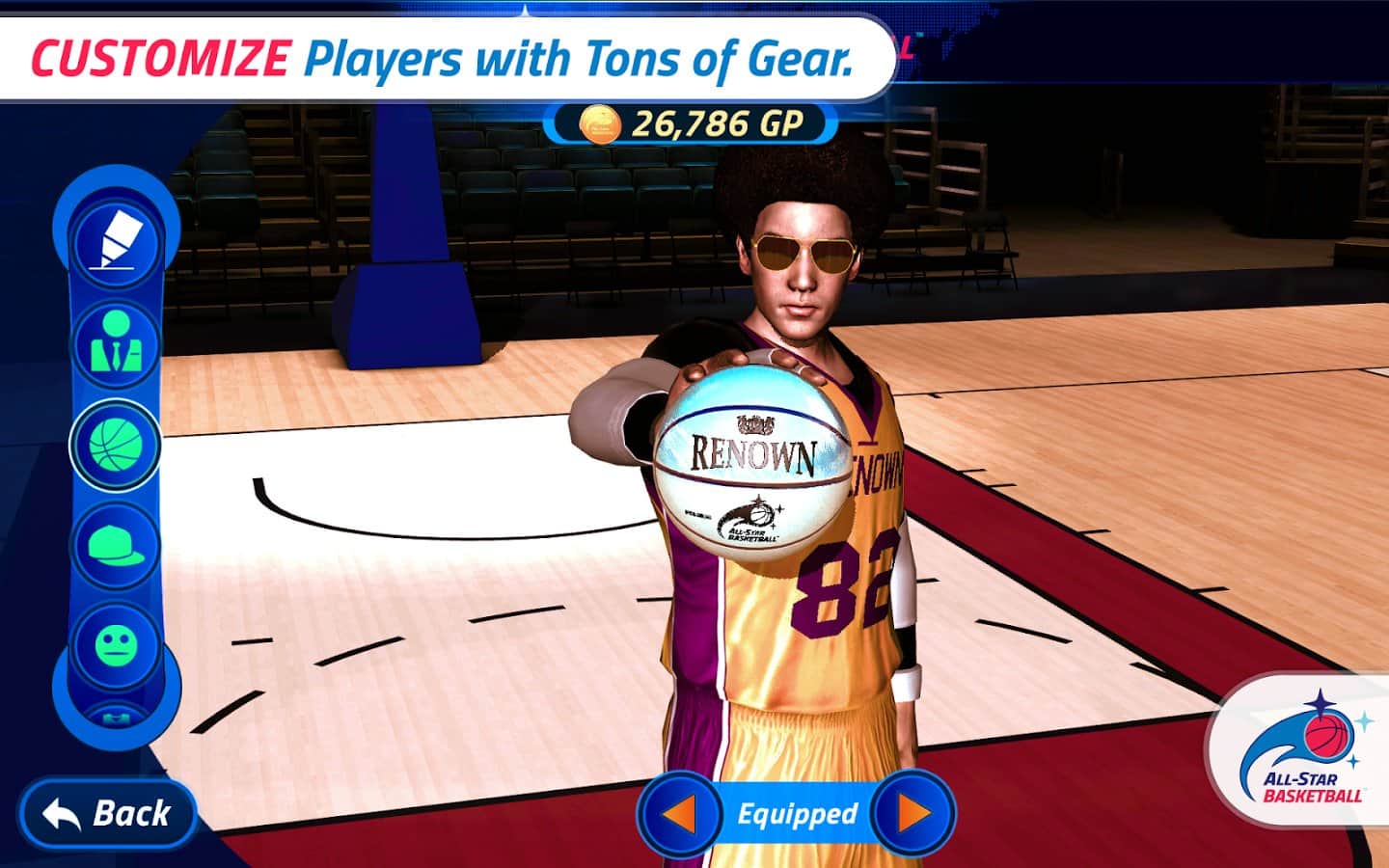Image resolution: width=1389 pixels, height=868 pixels.
Task: Switch to the outfit suit category
Action: 117,342
